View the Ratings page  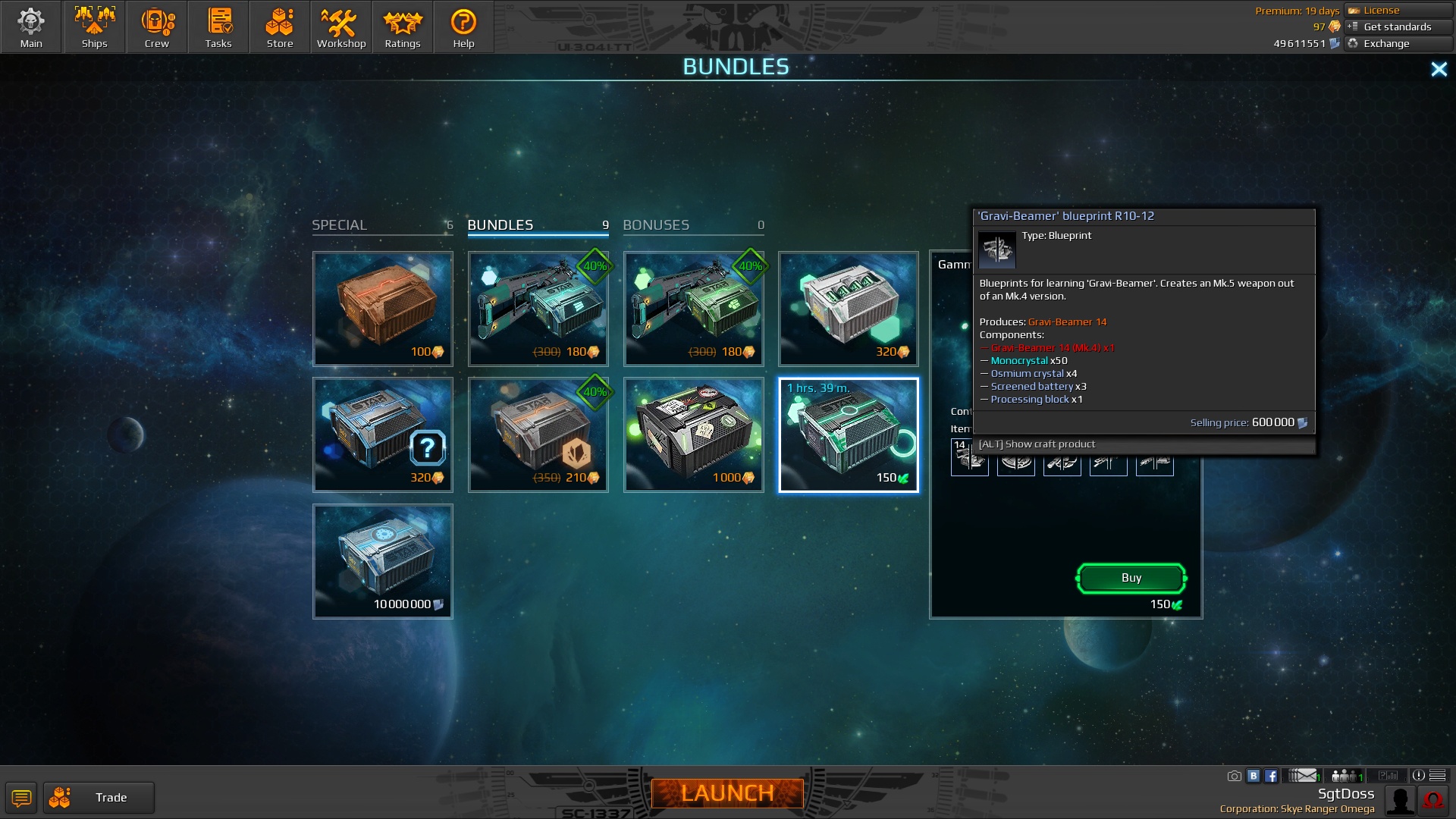pos(403,27)
